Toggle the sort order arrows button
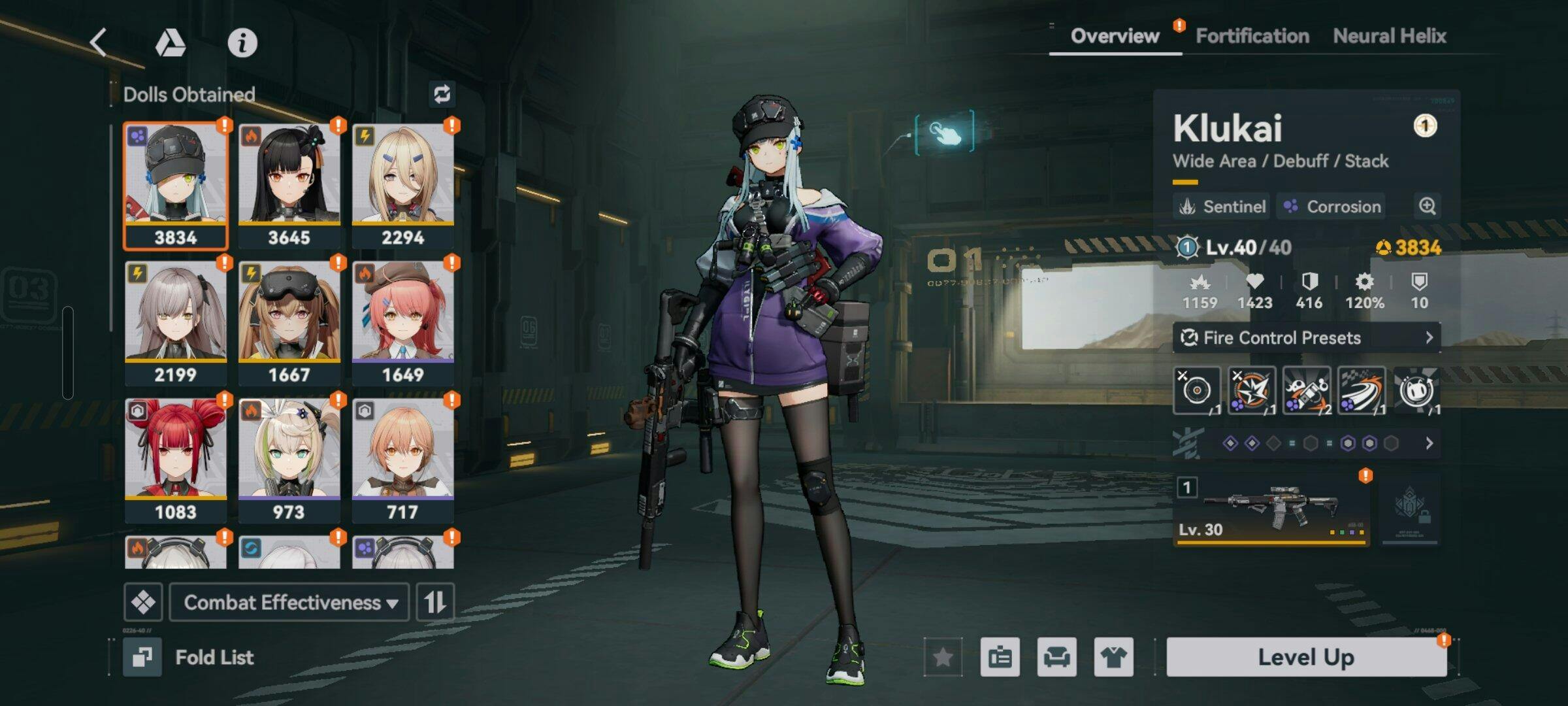1568x706 pixels. tap(435, 602)
